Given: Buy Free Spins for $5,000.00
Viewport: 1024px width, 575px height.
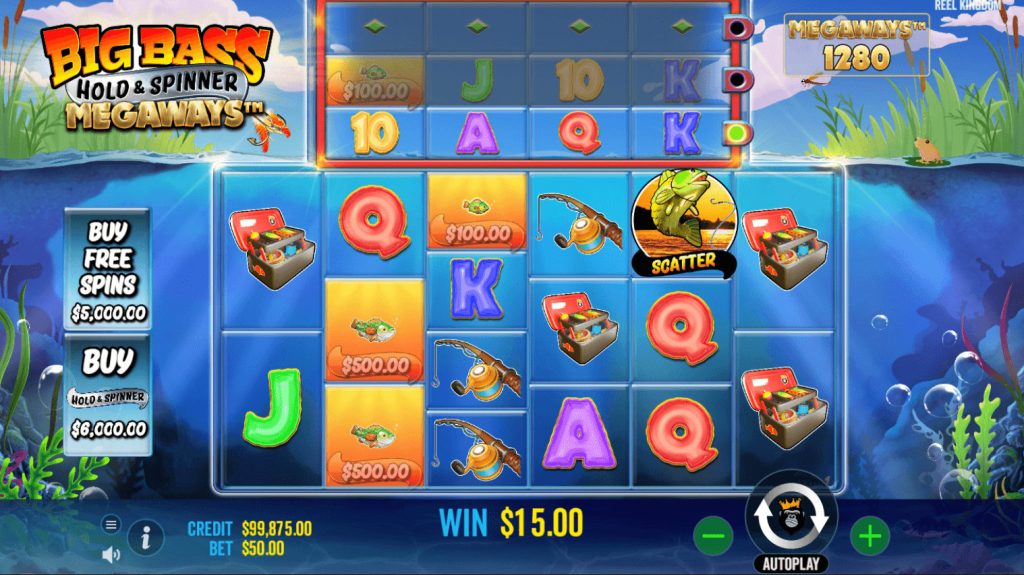Looking at the screenshot, I should tap(108, 268).
